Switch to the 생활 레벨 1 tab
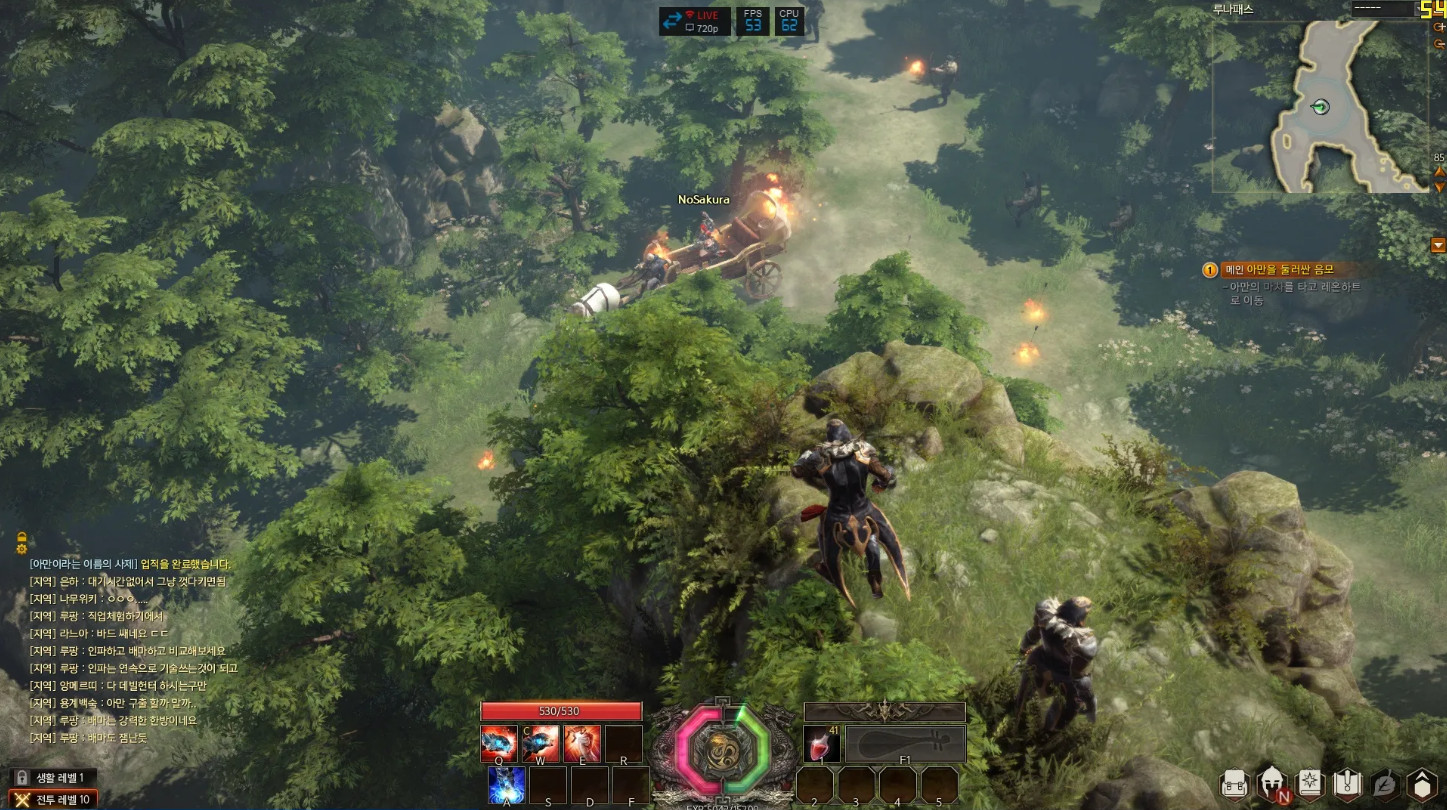 point(54,777)
